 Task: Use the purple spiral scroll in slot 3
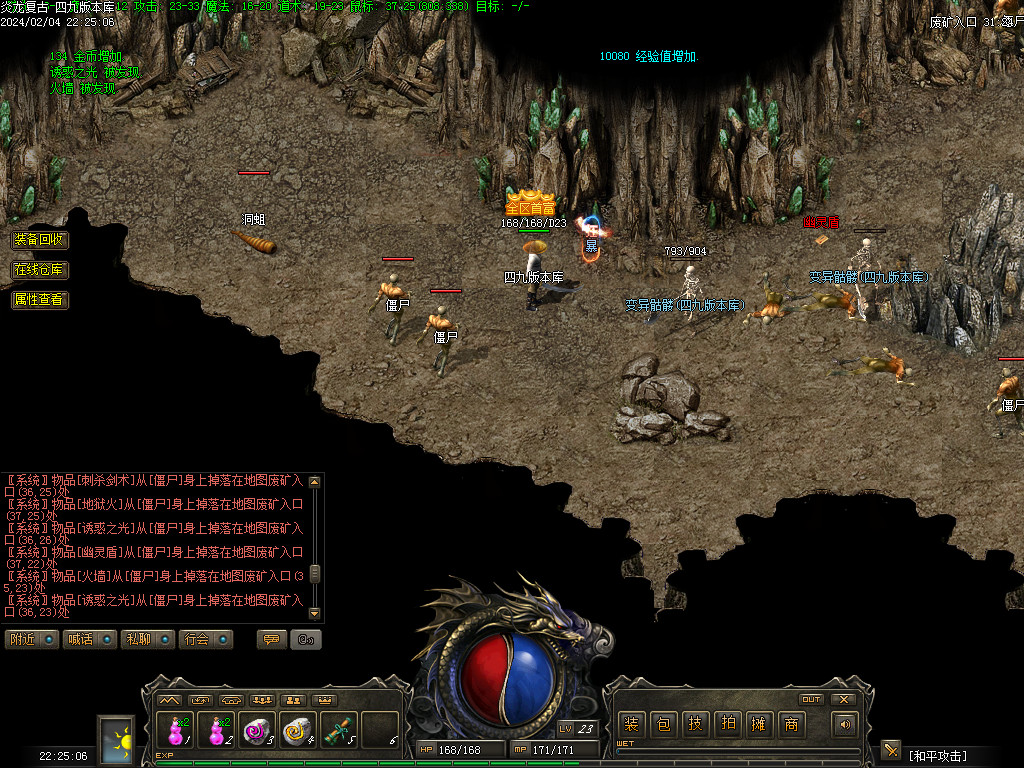coord(257,731)
